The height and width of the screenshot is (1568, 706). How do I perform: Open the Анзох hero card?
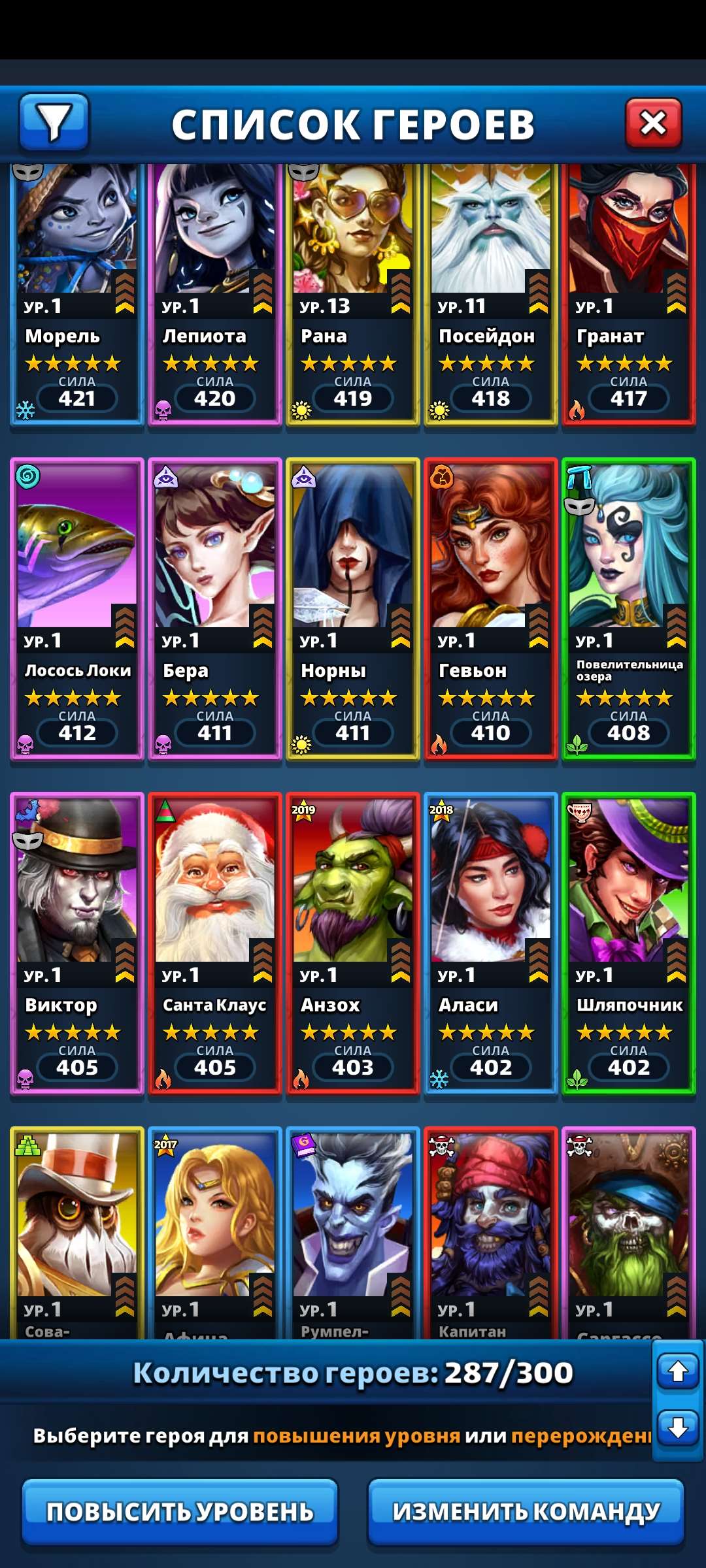point(353,943)
